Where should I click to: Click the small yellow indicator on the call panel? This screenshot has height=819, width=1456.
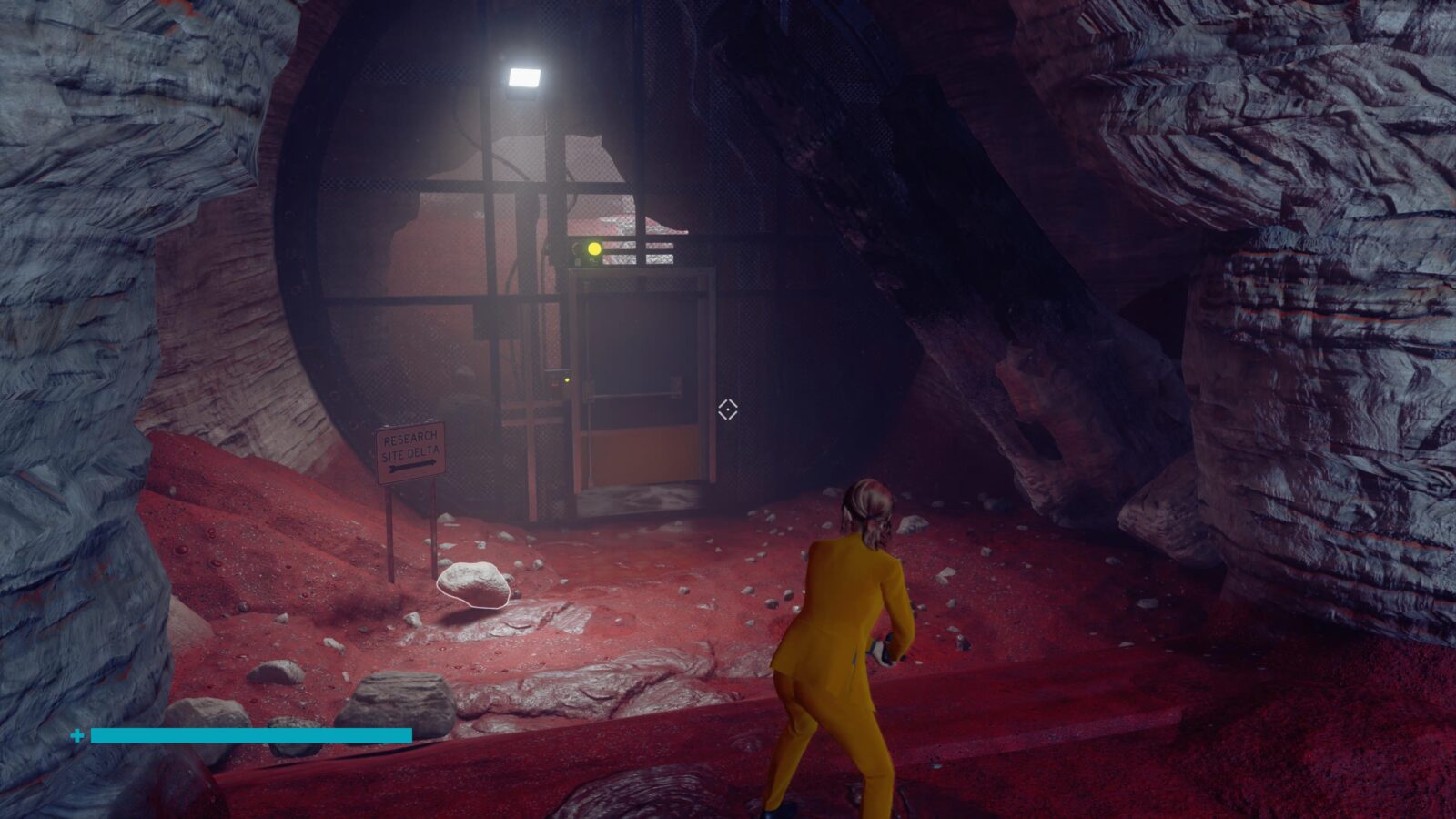pos(567,379)
